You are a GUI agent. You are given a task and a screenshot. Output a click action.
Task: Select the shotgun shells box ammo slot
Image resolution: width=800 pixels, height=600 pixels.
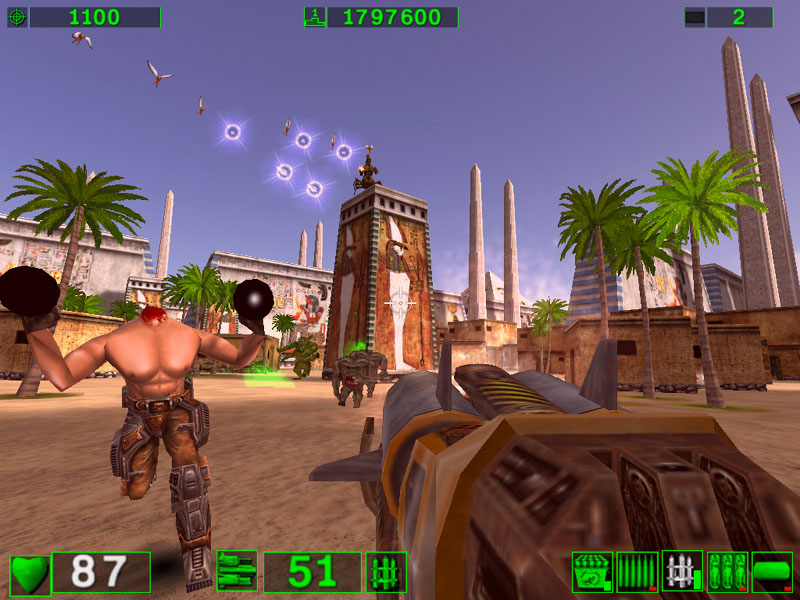pyautogui.click(x=592, y=572)
